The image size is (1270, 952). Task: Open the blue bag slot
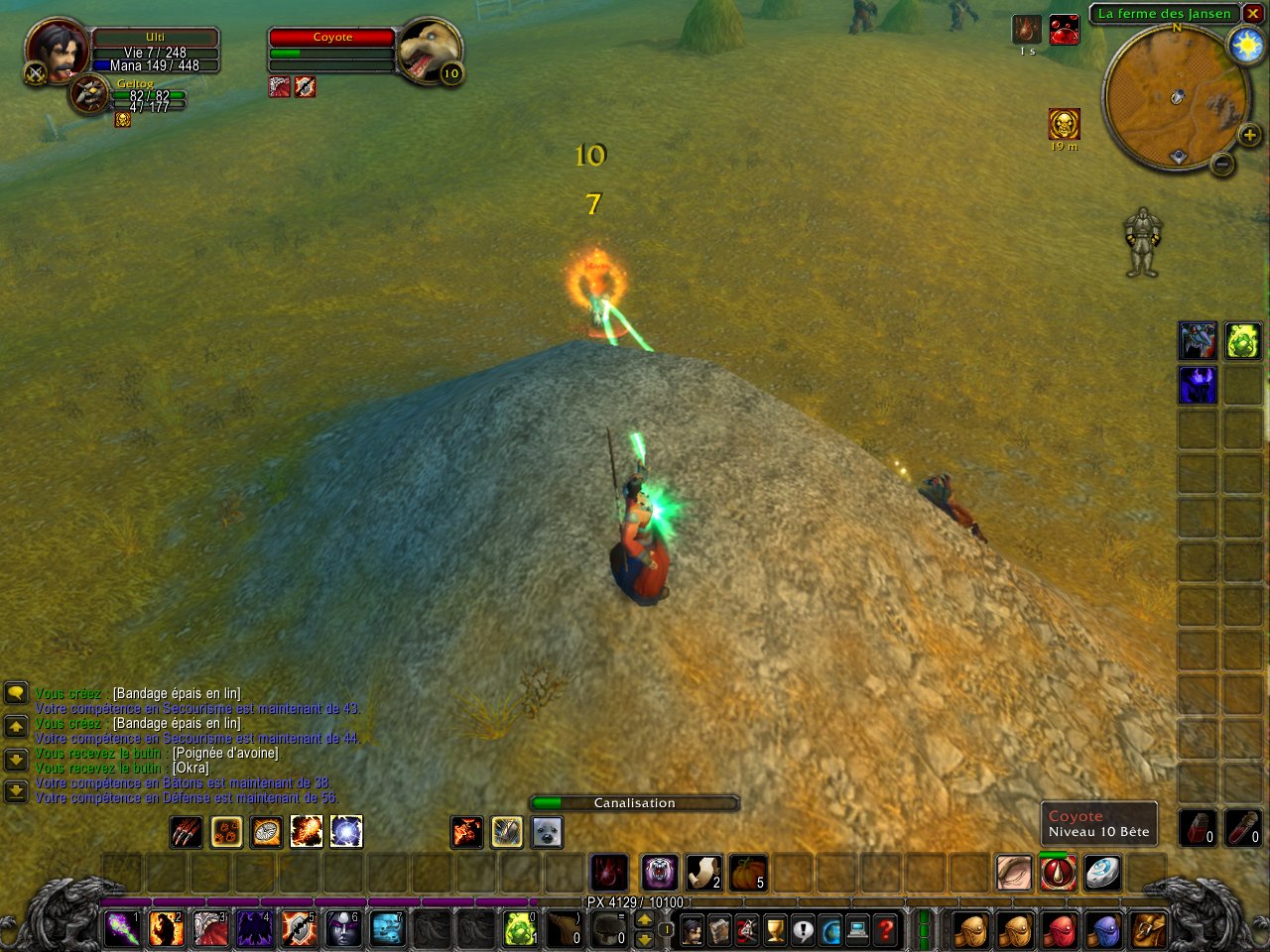(x=1103, y=931)
